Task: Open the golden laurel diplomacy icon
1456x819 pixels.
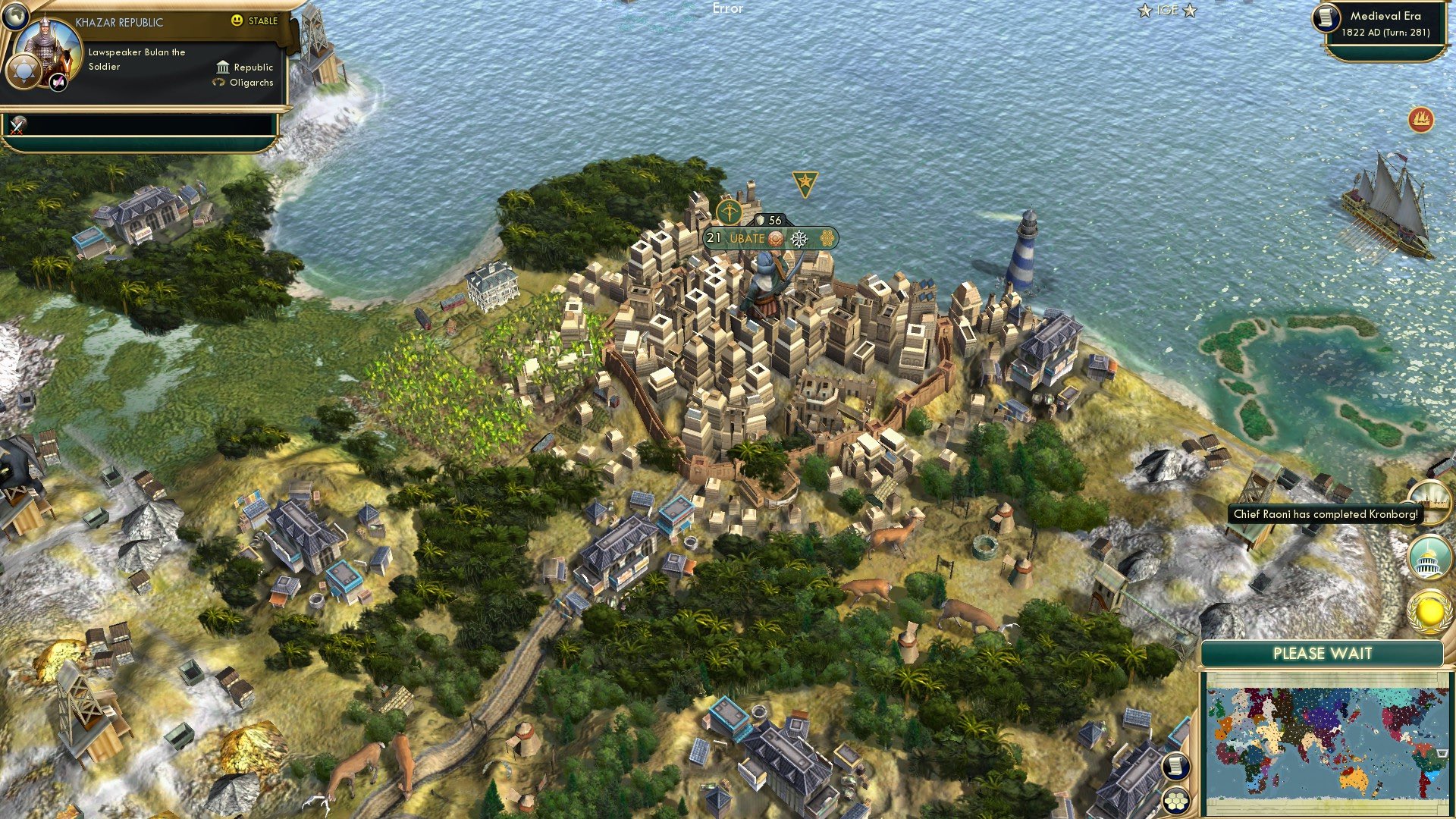Action: tap(1429, 608)
